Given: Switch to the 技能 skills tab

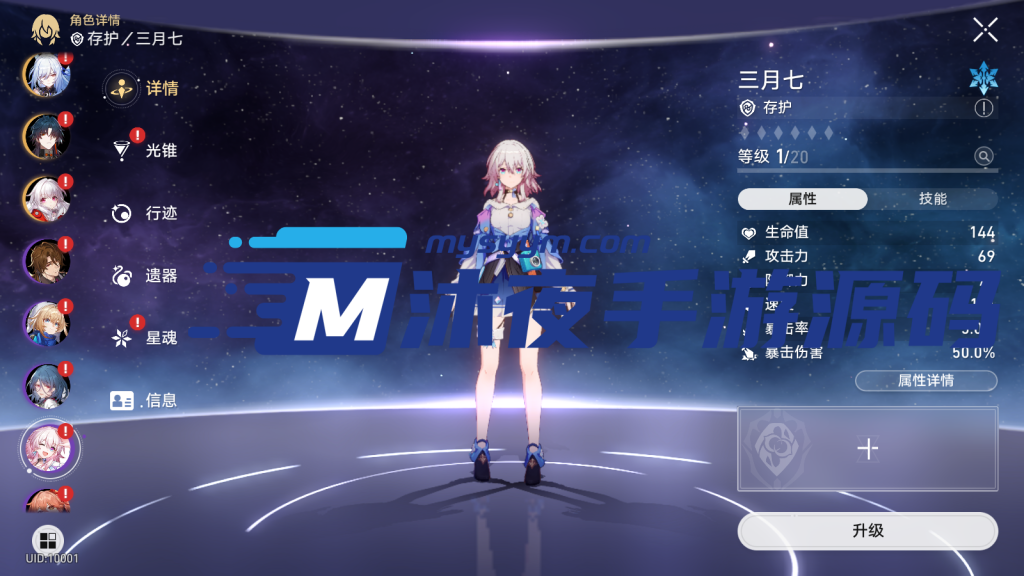Looking at the screenshot, I should point(932,199).
